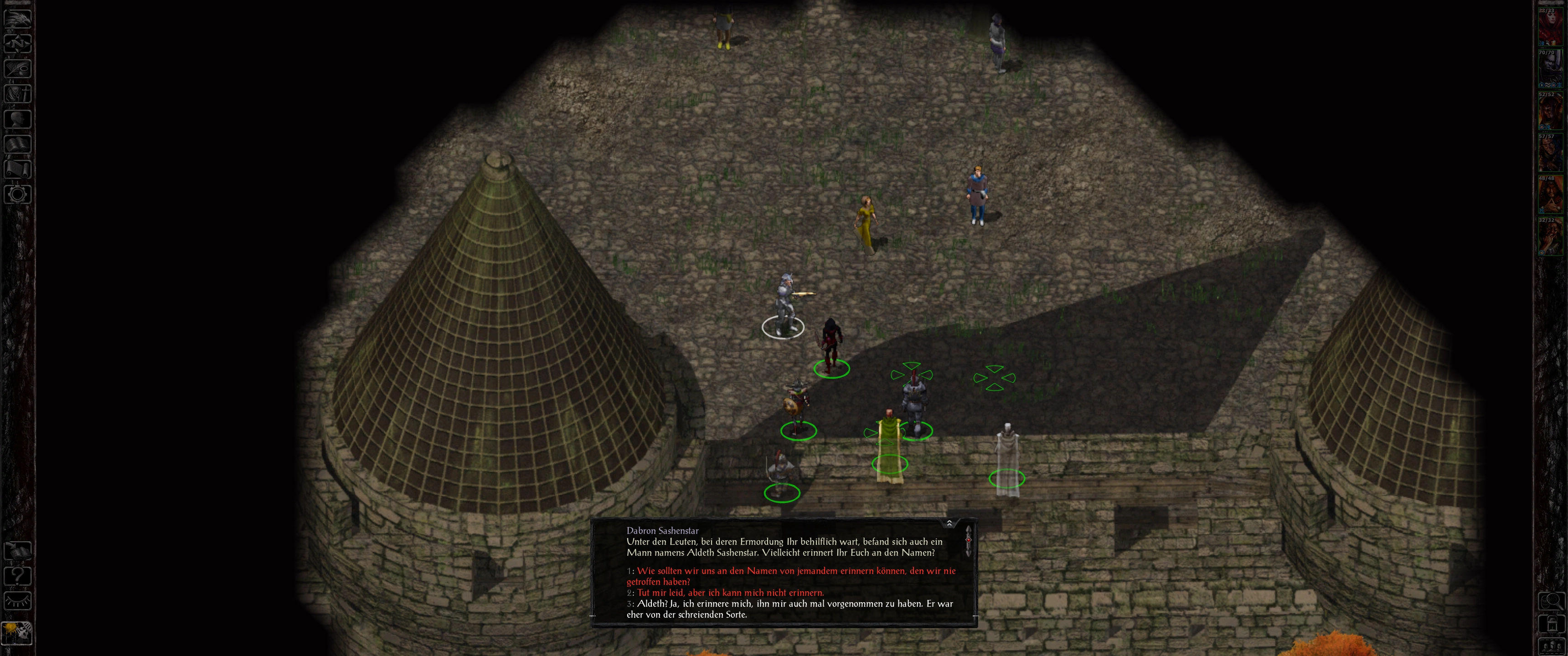Open the character record head button
The width and height of the screenshot is (1568, 656).
(17, 118)
